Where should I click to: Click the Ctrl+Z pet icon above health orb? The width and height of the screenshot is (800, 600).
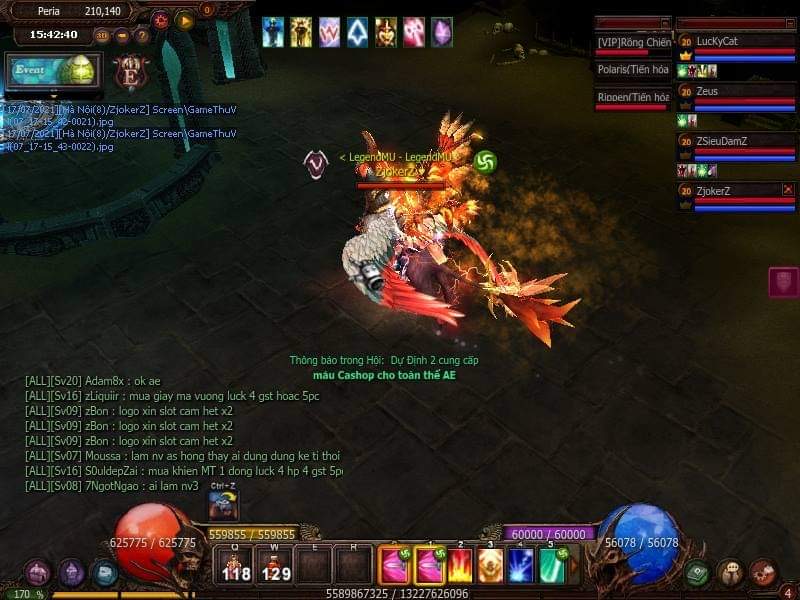223,505
